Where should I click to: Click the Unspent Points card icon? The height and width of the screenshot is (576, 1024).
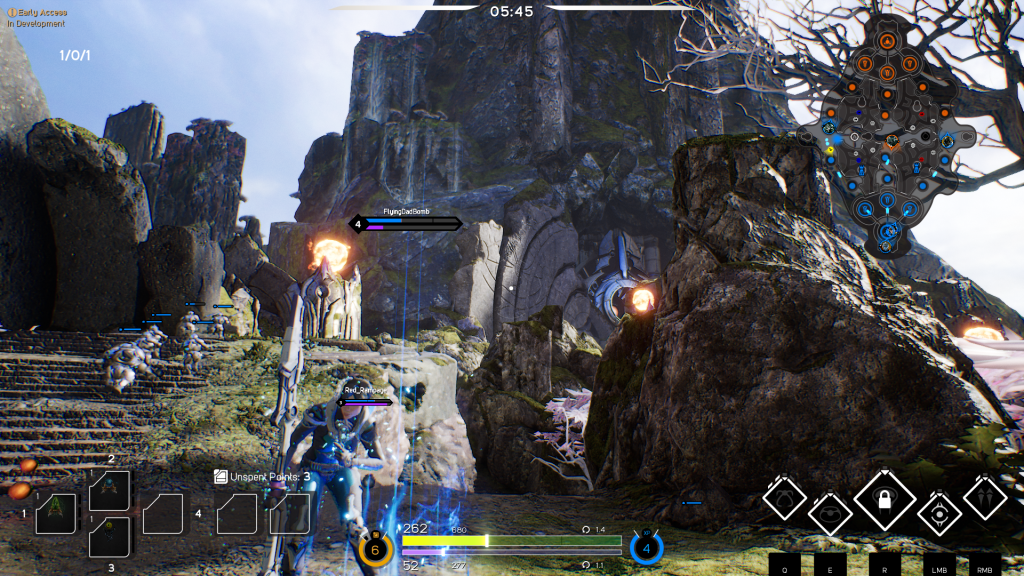[222, 478]
